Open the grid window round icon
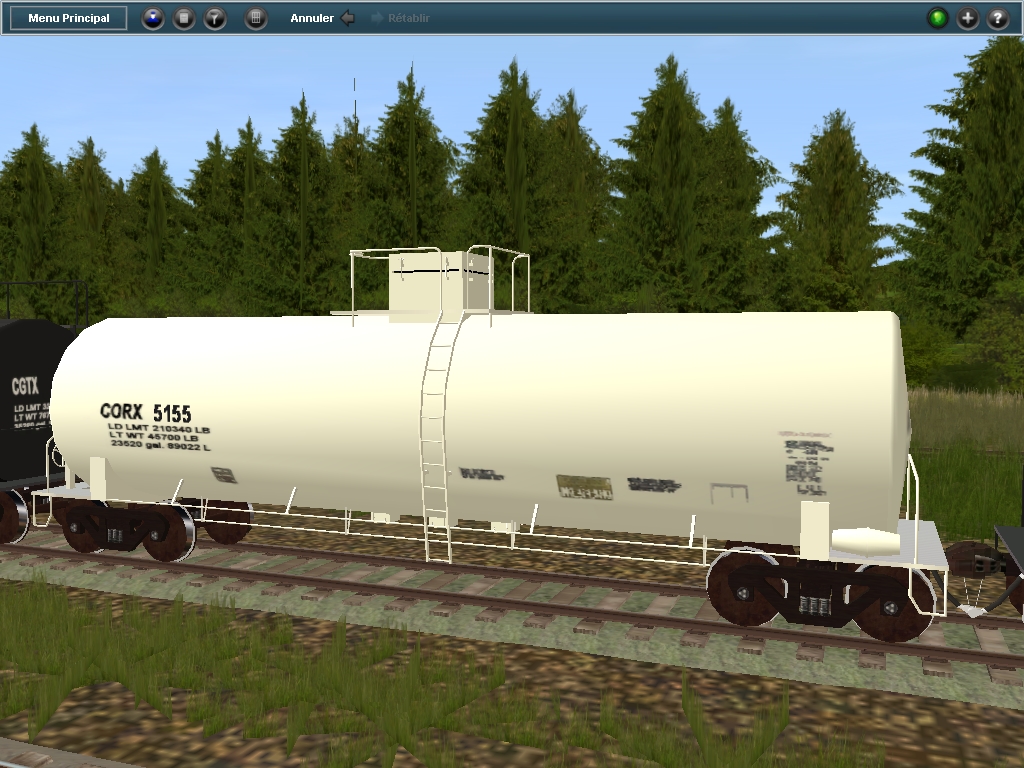Viewport: 1024px width, 768px height. pos(256,18)
